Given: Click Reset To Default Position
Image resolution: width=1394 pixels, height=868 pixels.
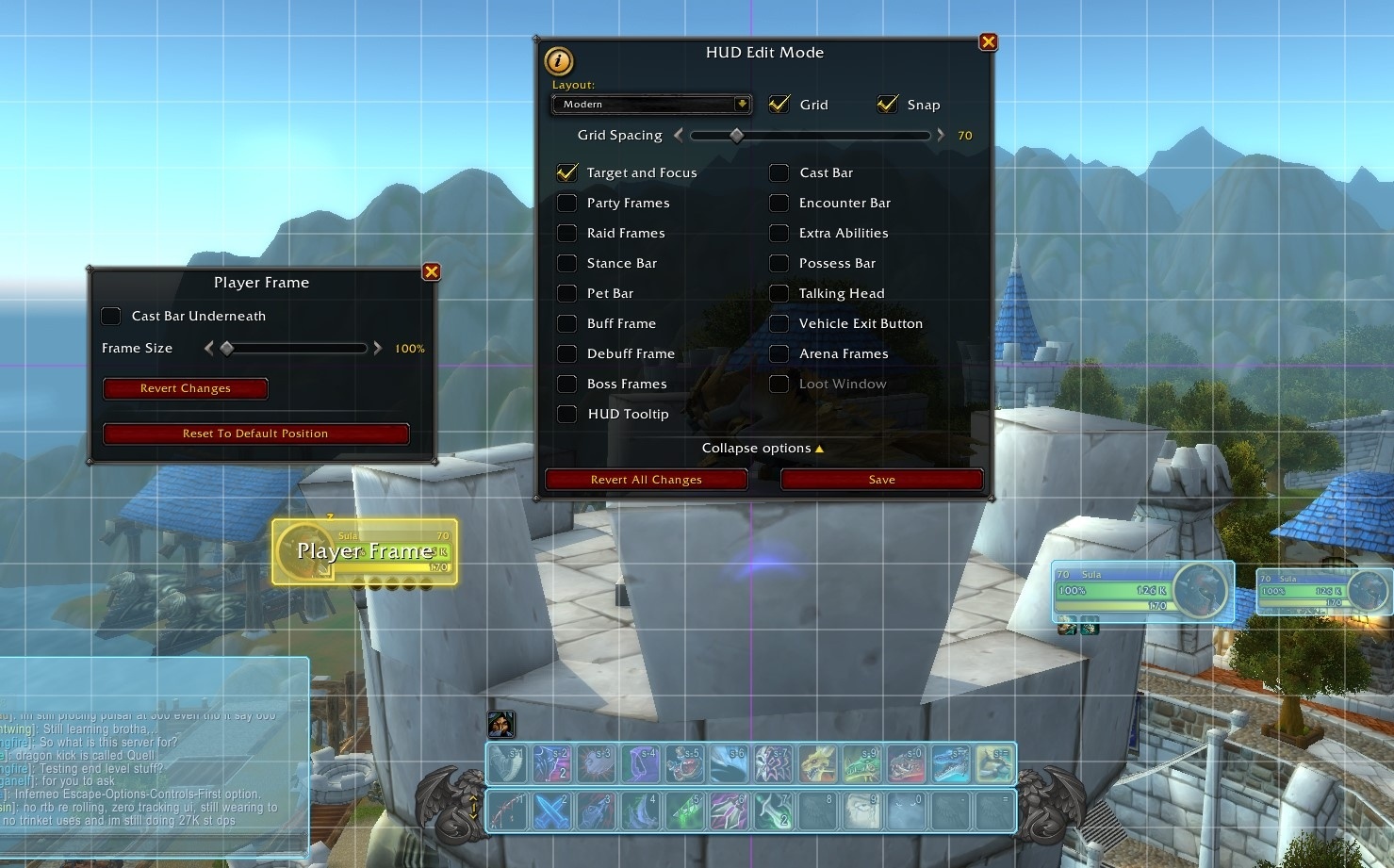Looking at the screenshot, I should click(x=255, y=433).
